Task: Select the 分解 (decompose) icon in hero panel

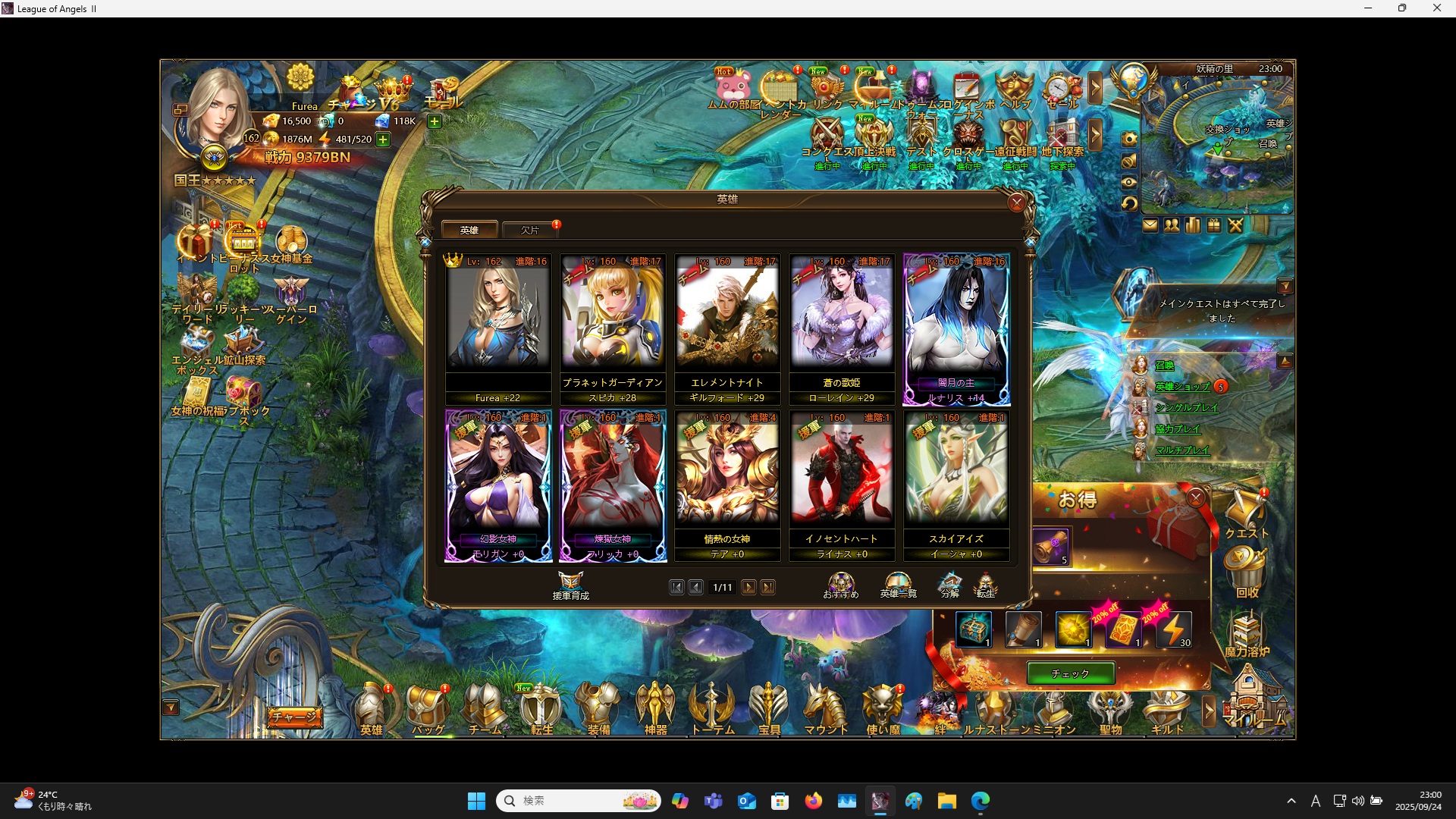Action: [x=949, y=584]
